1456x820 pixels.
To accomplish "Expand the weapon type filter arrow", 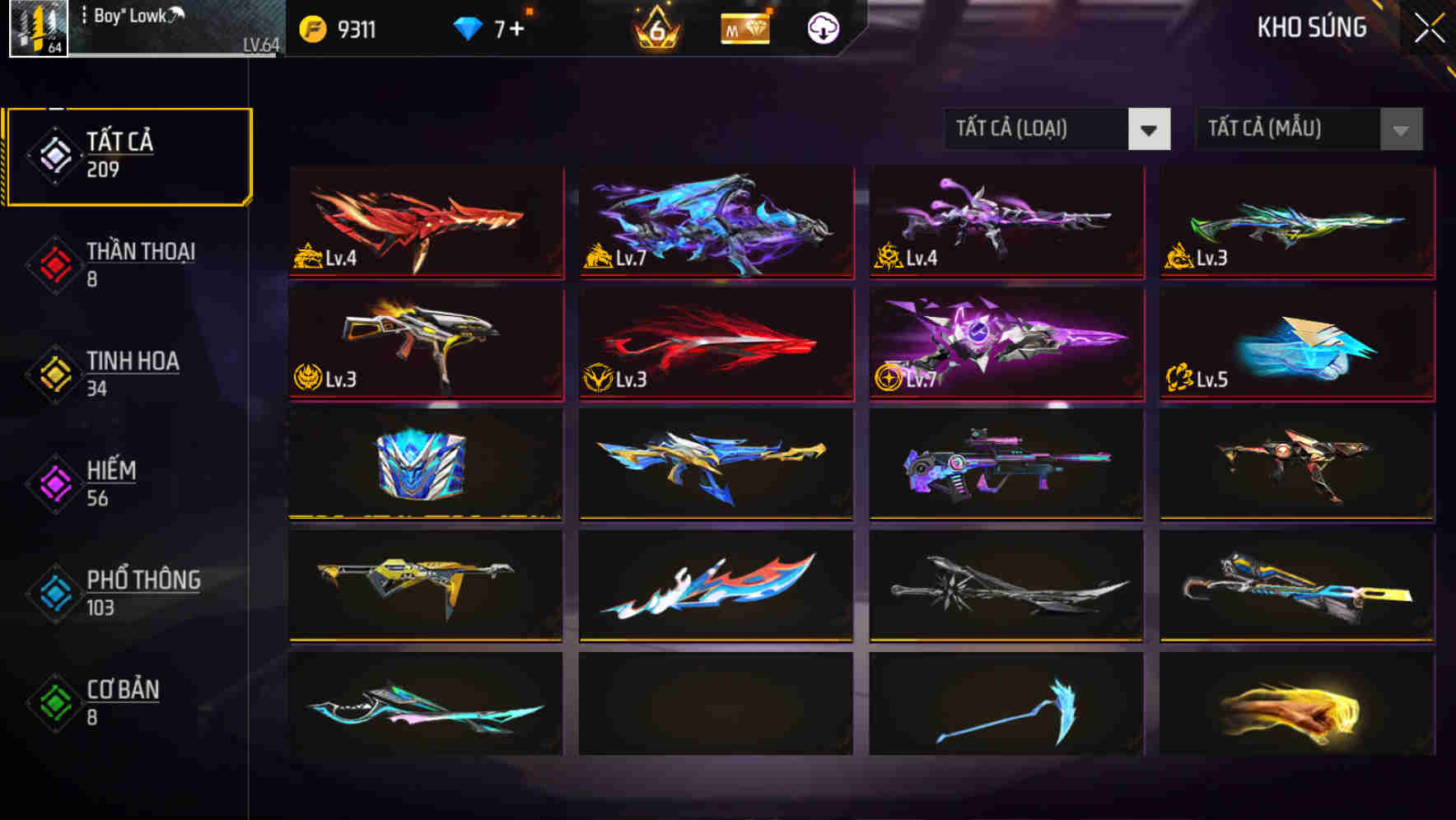I will [x=1150, y=129].
